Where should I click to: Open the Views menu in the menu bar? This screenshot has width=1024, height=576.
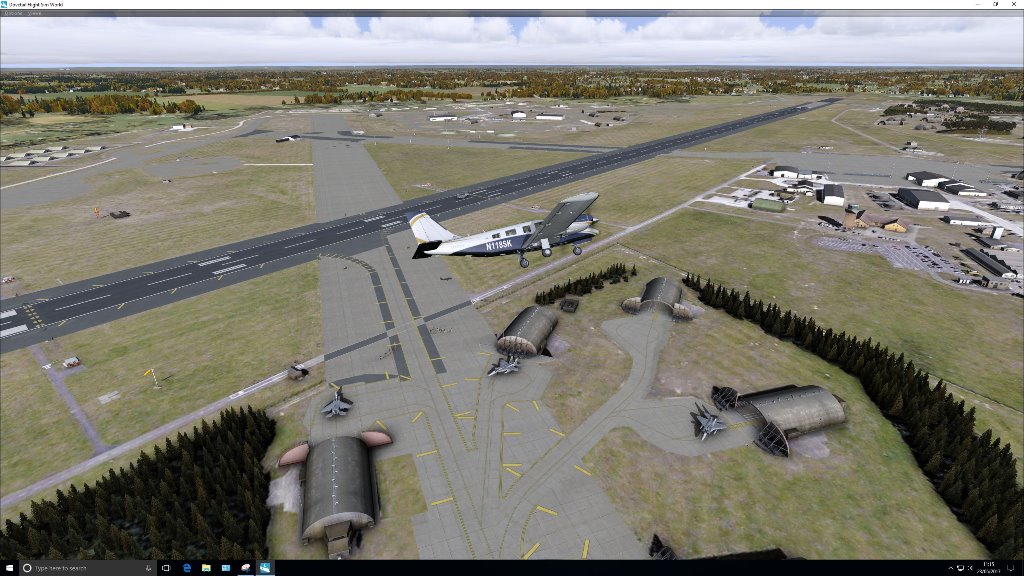pos(33,12)
